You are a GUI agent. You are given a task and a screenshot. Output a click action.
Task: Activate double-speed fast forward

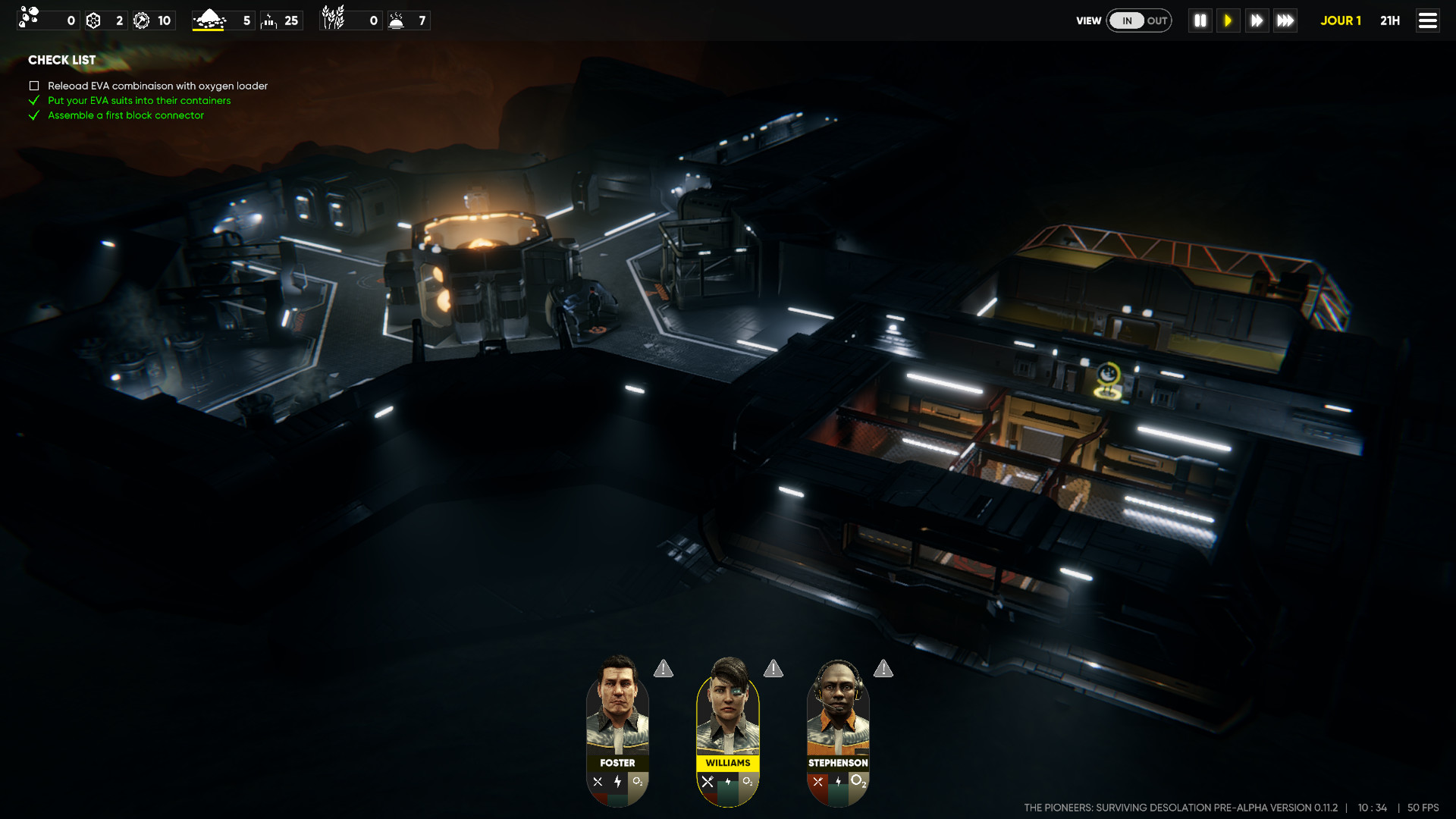click(x=1257, y=20)
